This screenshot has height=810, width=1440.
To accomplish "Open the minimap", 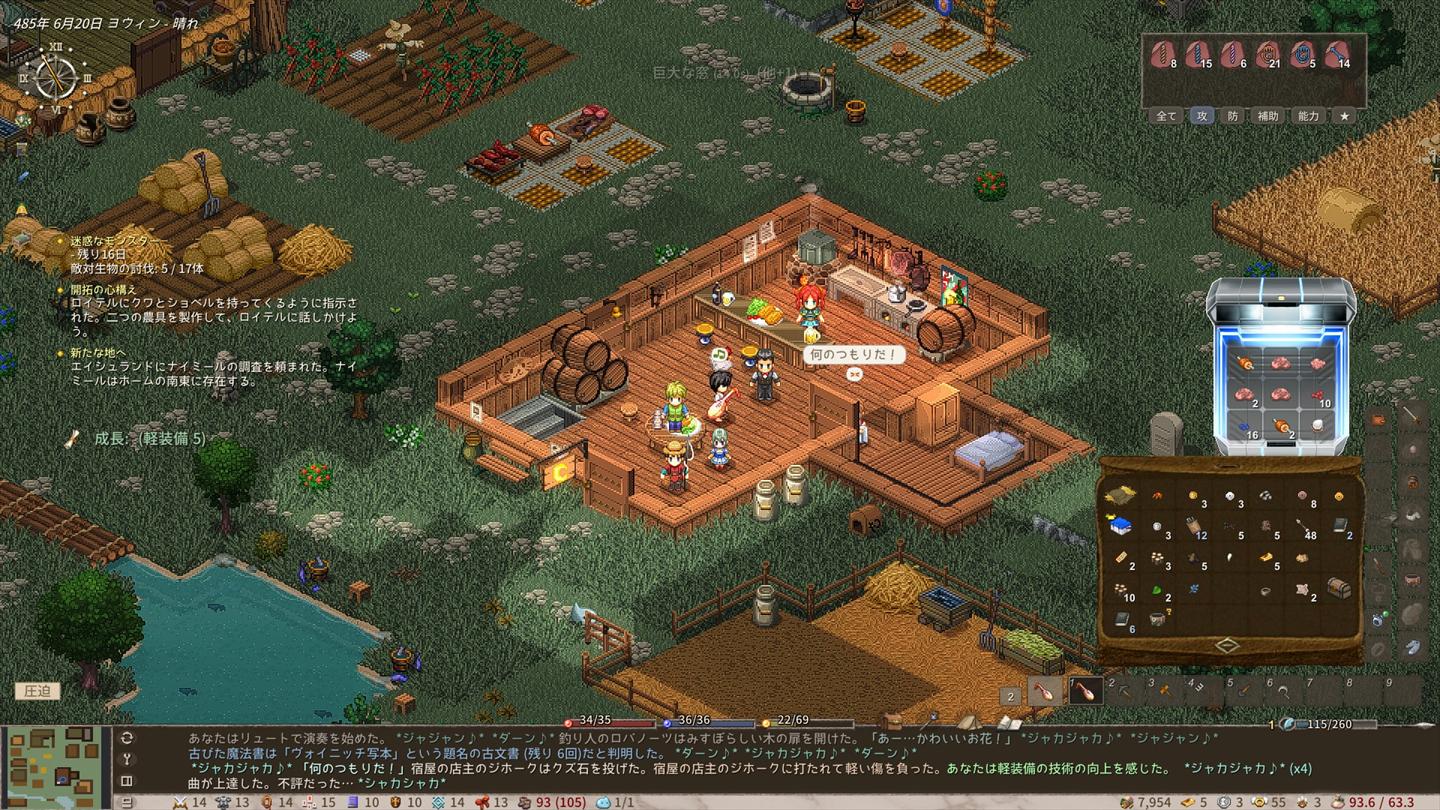I will (56, 765).
